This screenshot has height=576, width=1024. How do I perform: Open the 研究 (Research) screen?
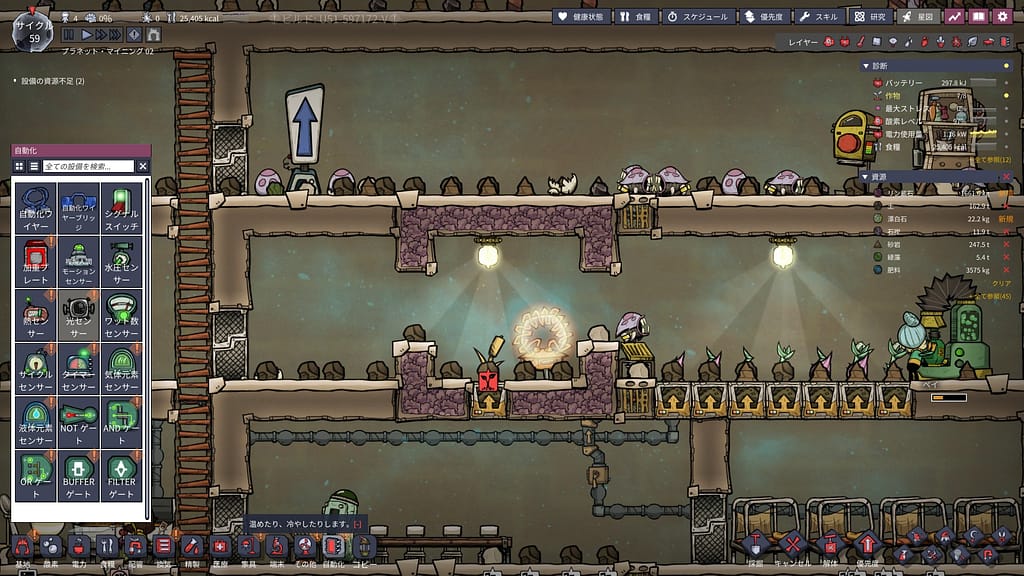(x=869, y=16)
